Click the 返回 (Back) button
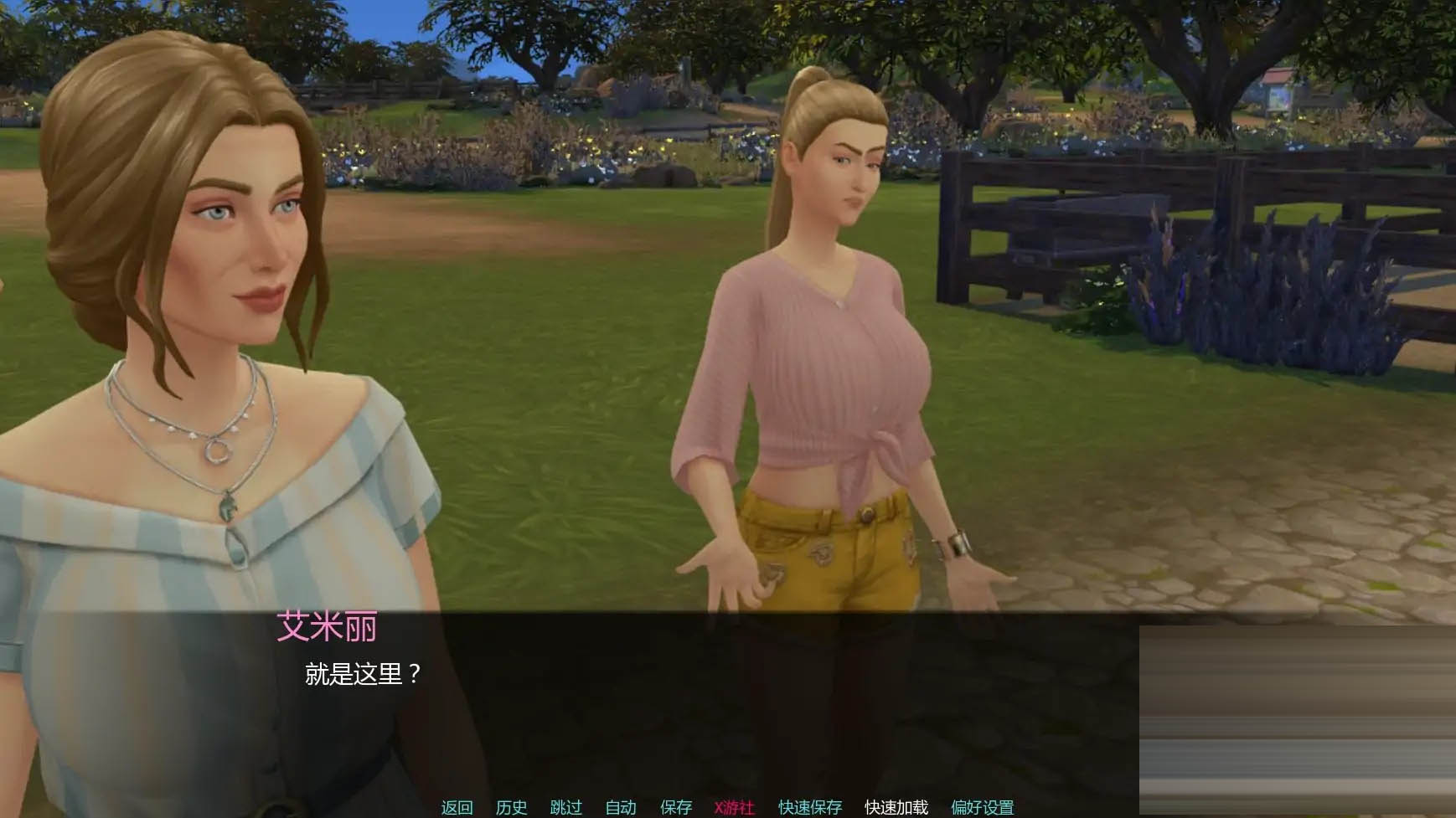 pos(457,807)
